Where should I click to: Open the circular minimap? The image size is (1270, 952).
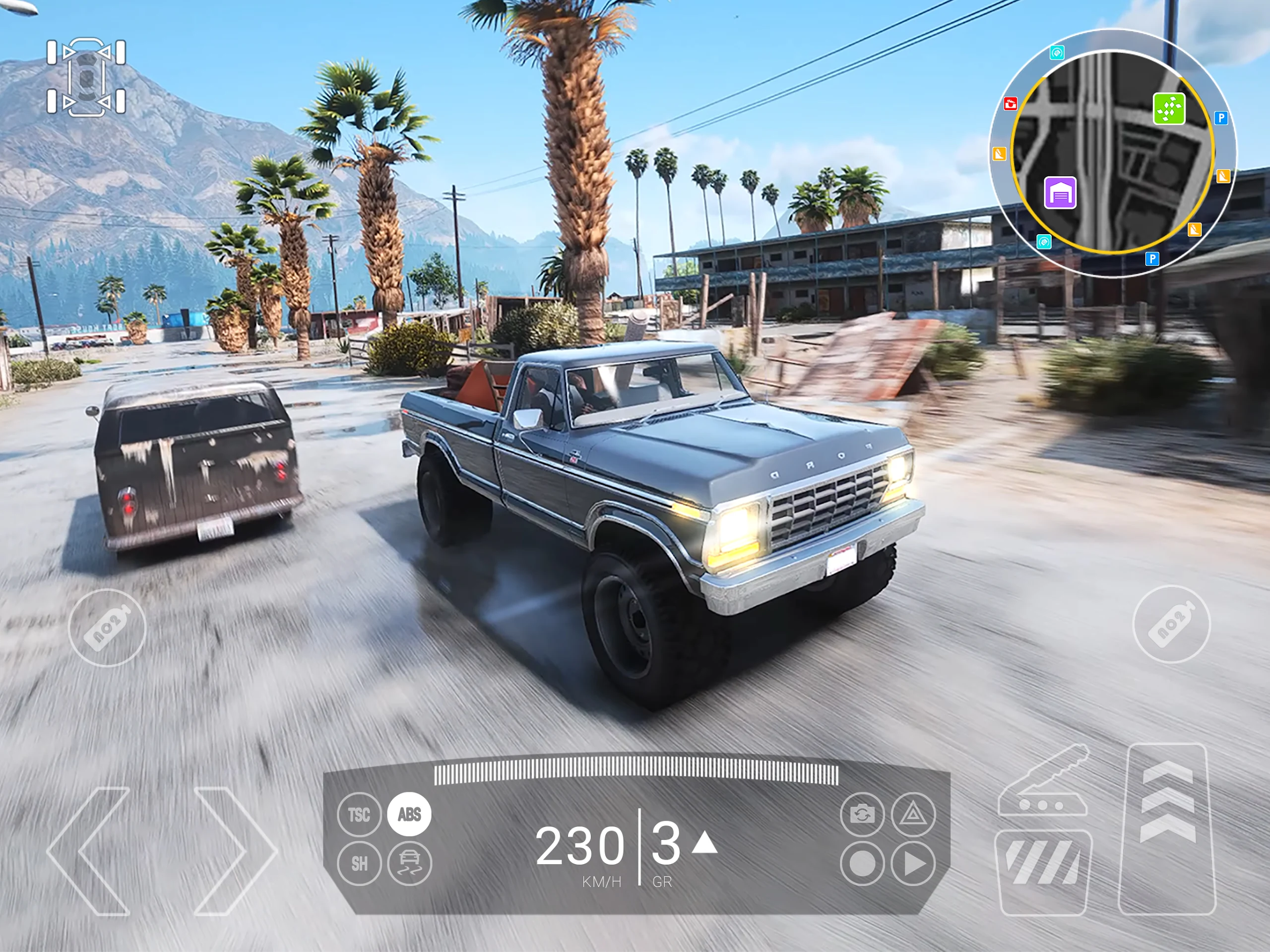coord(1113,154)
